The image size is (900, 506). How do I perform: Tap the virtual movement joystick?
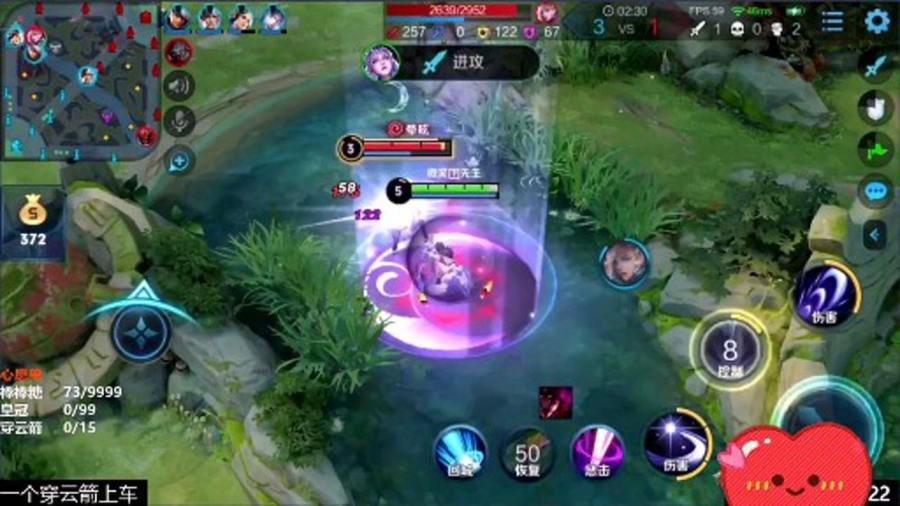click(142, 332)
